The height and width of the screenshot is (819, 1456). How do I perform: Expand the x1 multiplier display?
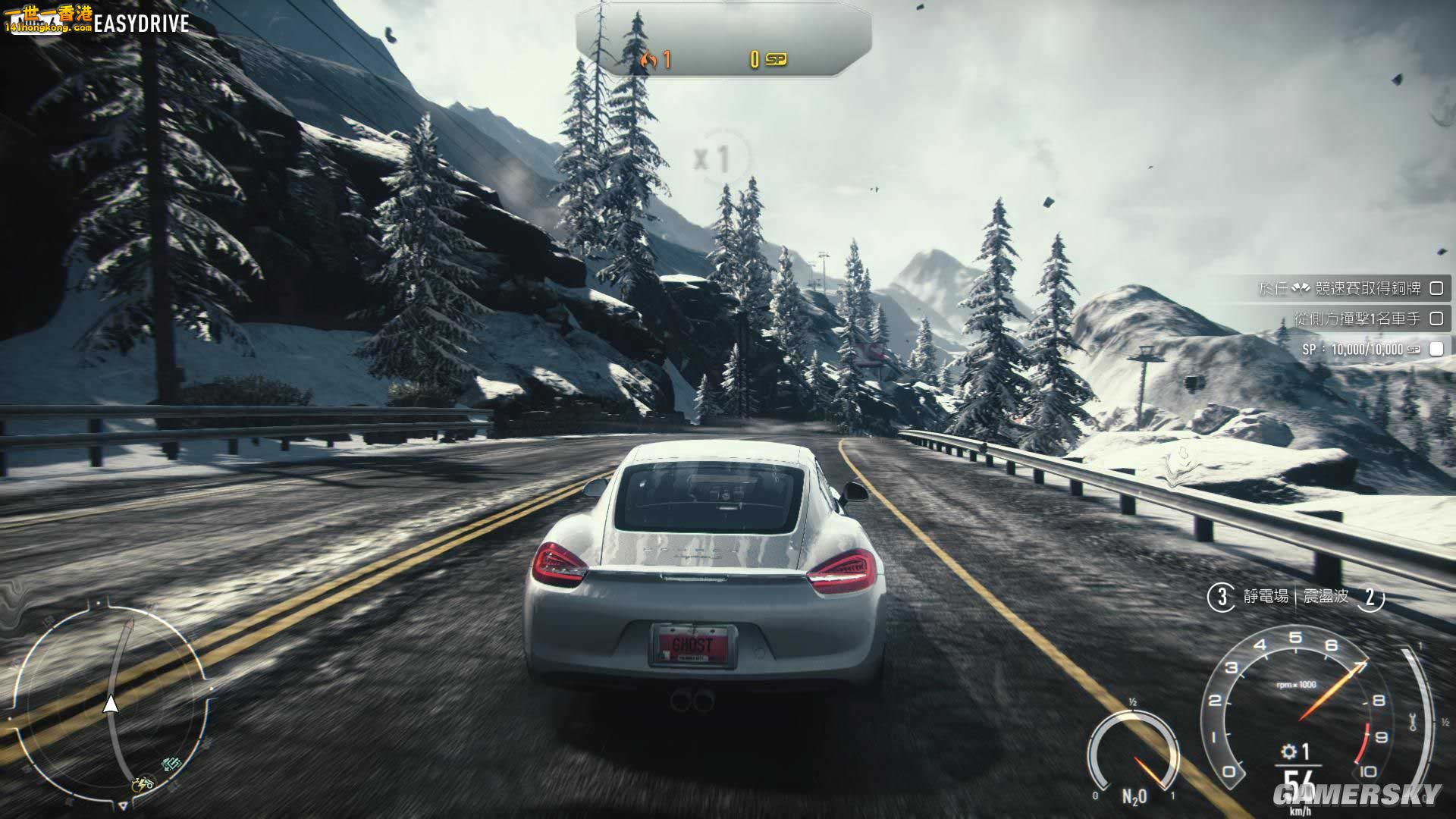click(713, 157)
